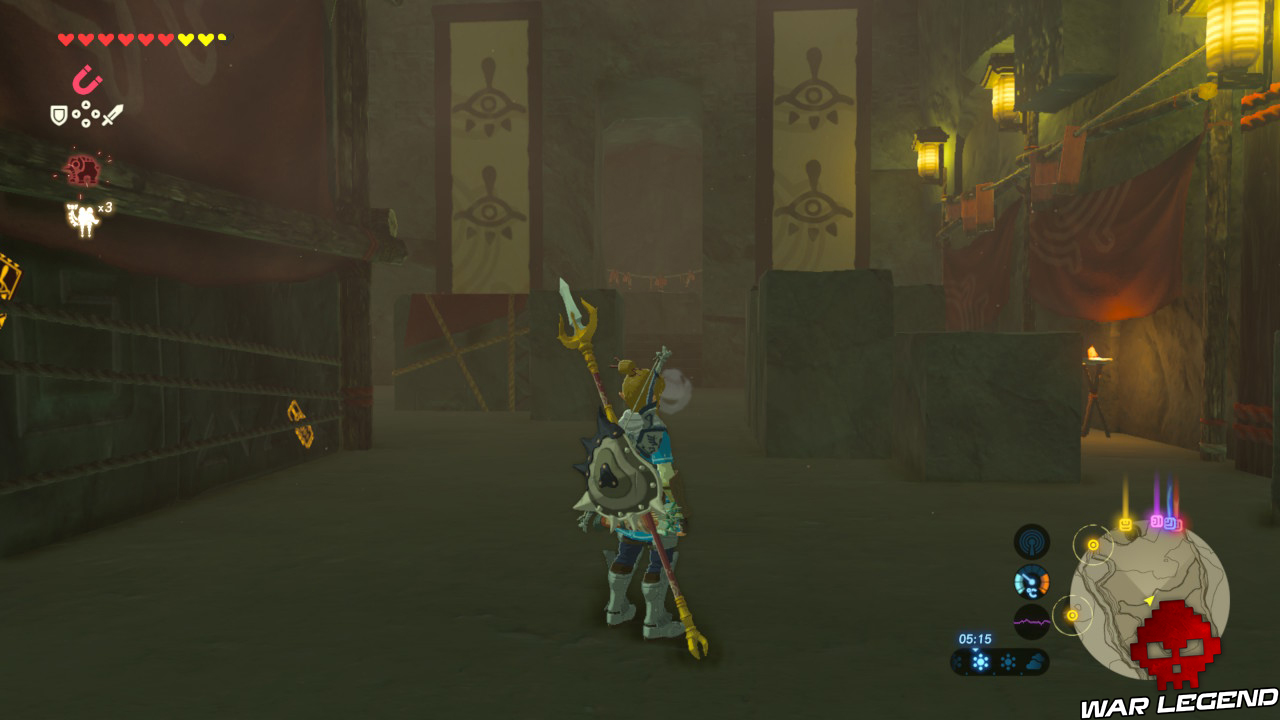Select the cloud icon in the weather forecast

(1035, 660)
